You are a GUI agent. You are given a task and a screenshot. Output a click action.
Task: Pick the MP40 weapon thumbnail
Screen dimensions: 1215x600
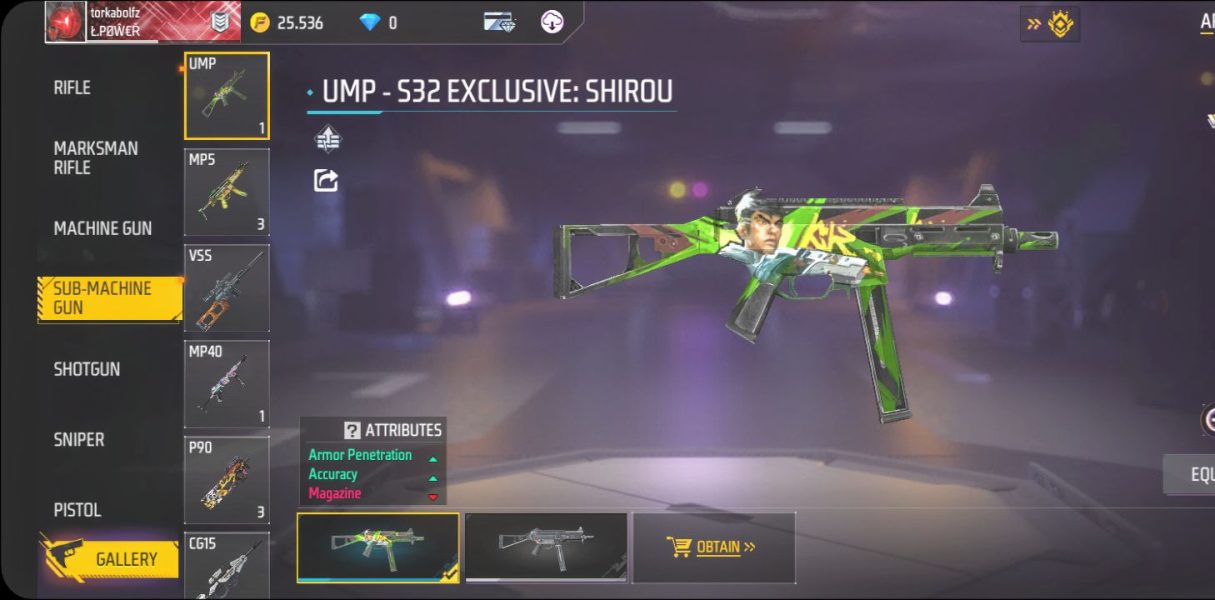coord(227,384)
